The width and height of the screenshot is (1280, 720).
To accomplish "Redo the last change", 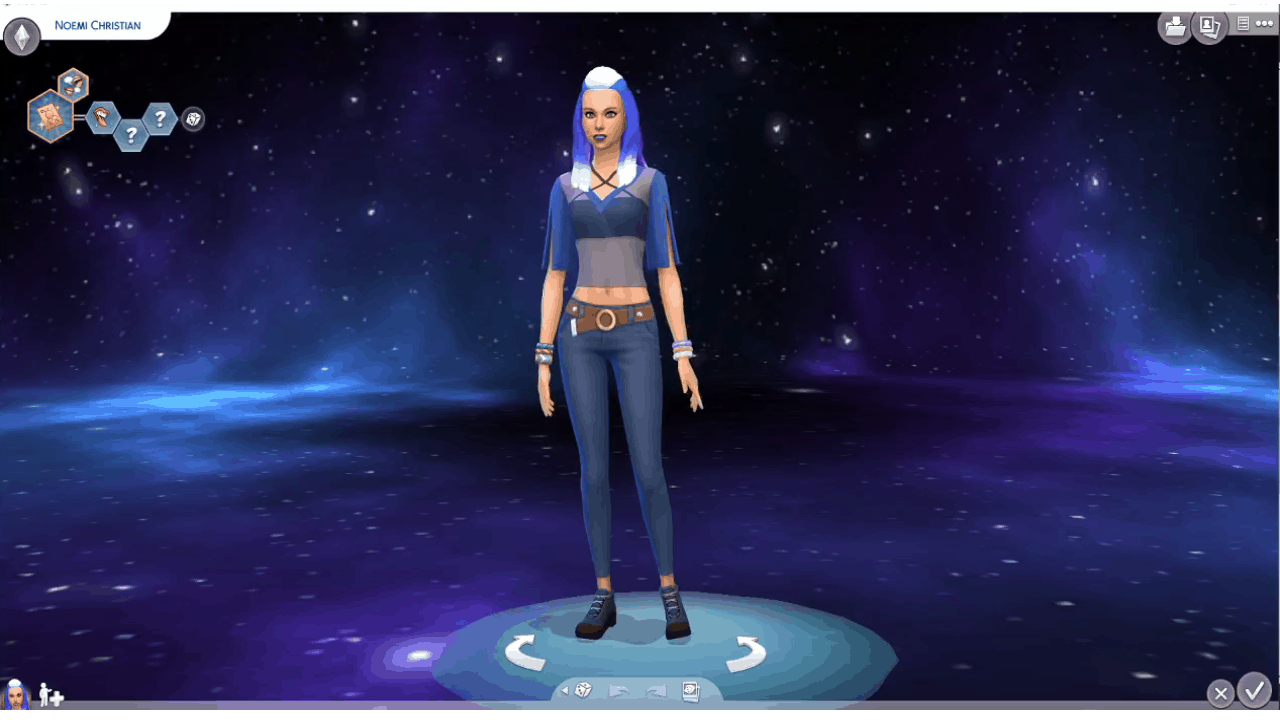I will tap(655, 690).
